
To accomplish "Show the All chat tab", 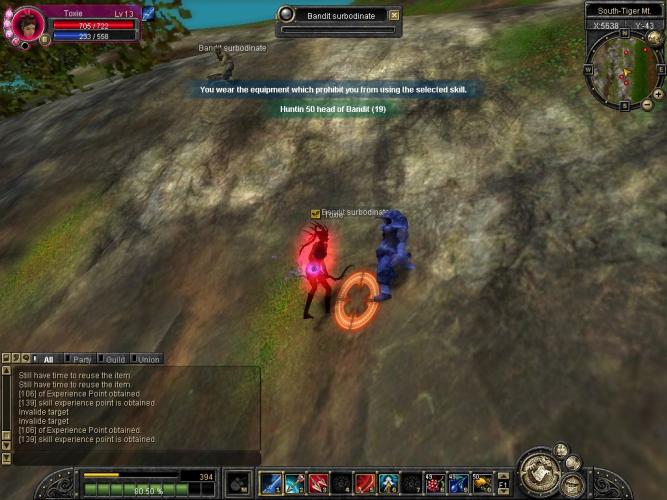I will pos(48,359).
